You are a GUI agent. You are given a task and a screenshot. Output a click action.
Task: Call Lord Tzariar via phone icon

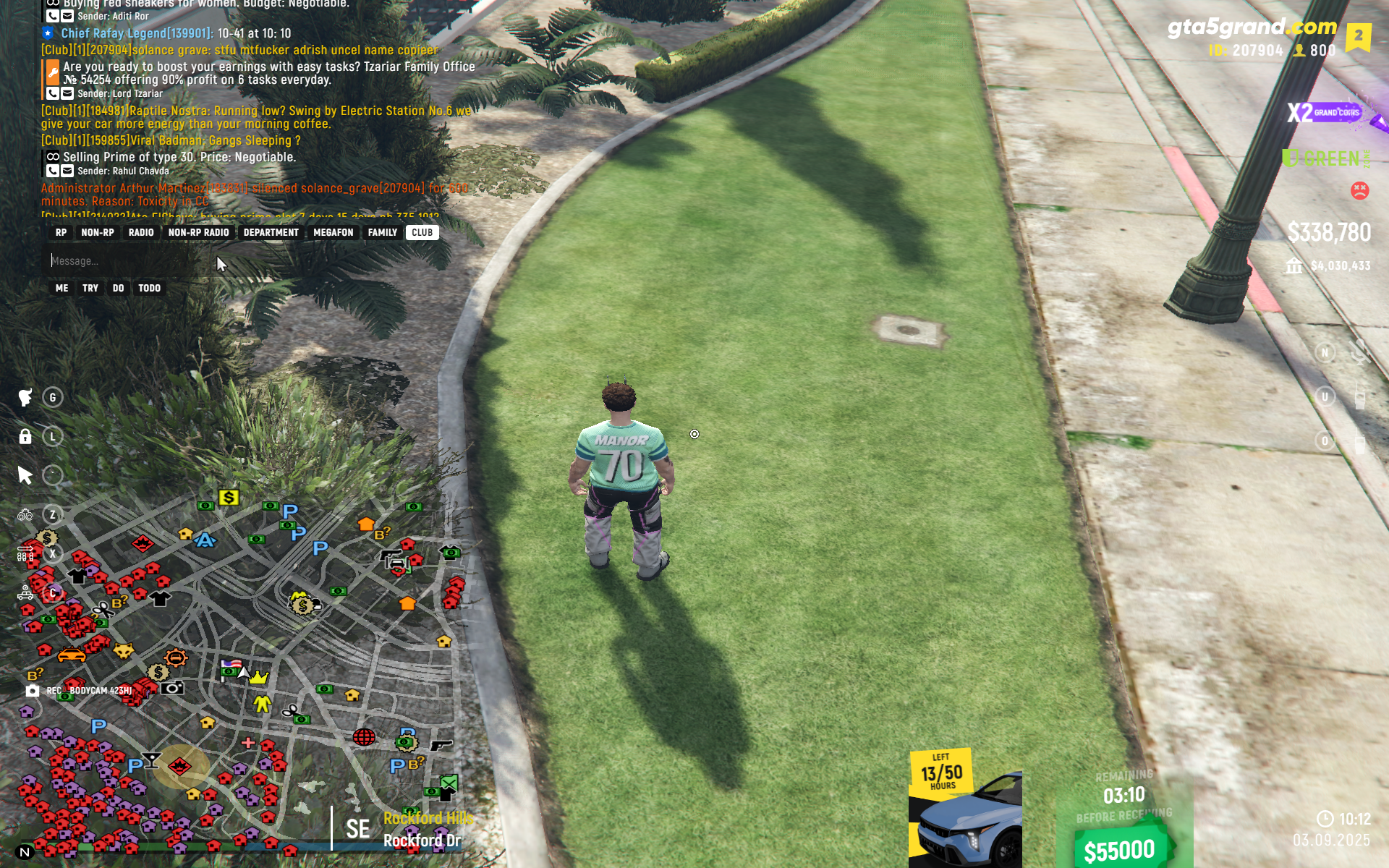pyautogui.click(x=53, y=93)
